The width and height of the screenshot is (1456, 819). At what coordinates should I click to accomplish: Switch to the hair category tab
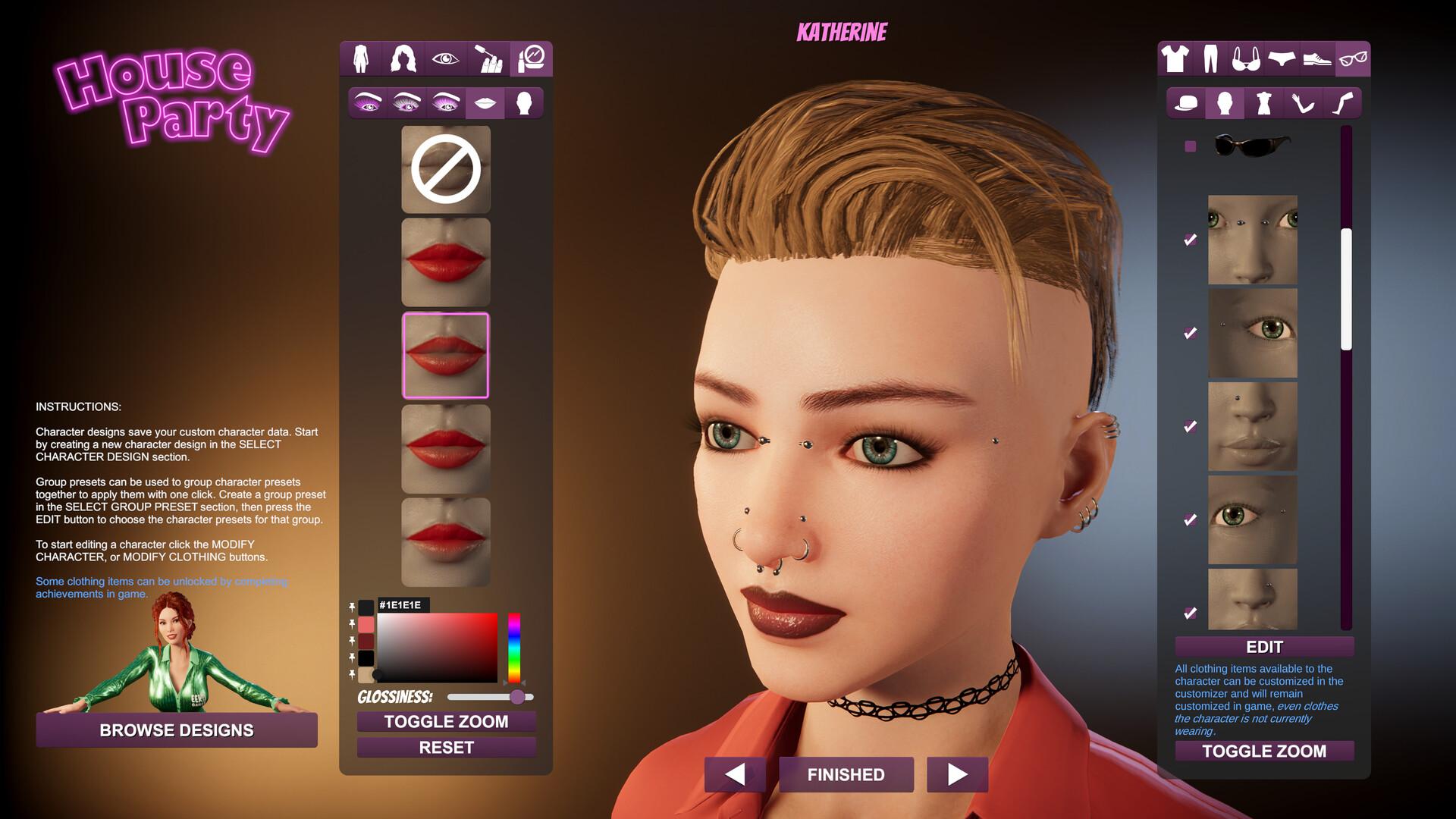coord(403,59)
